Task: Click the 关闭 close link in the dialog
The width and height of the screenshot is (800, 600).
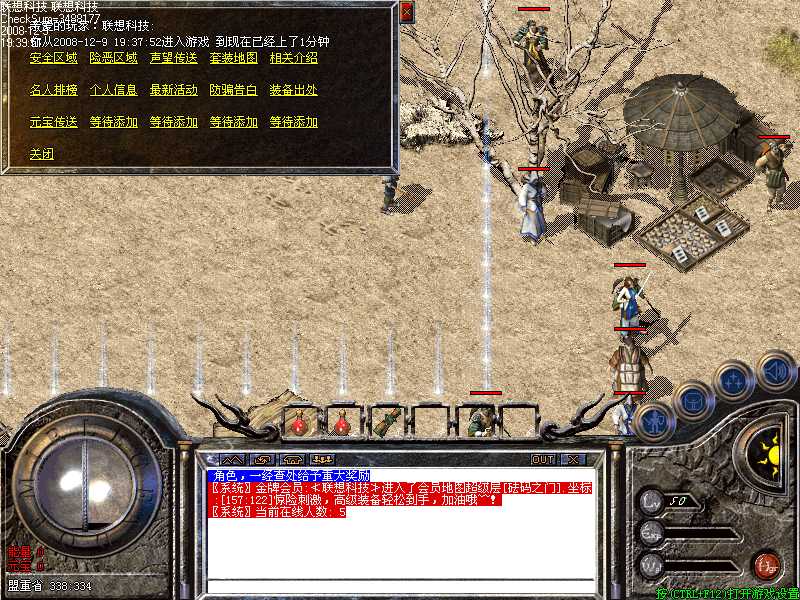Action: click(x=41, y=154)
